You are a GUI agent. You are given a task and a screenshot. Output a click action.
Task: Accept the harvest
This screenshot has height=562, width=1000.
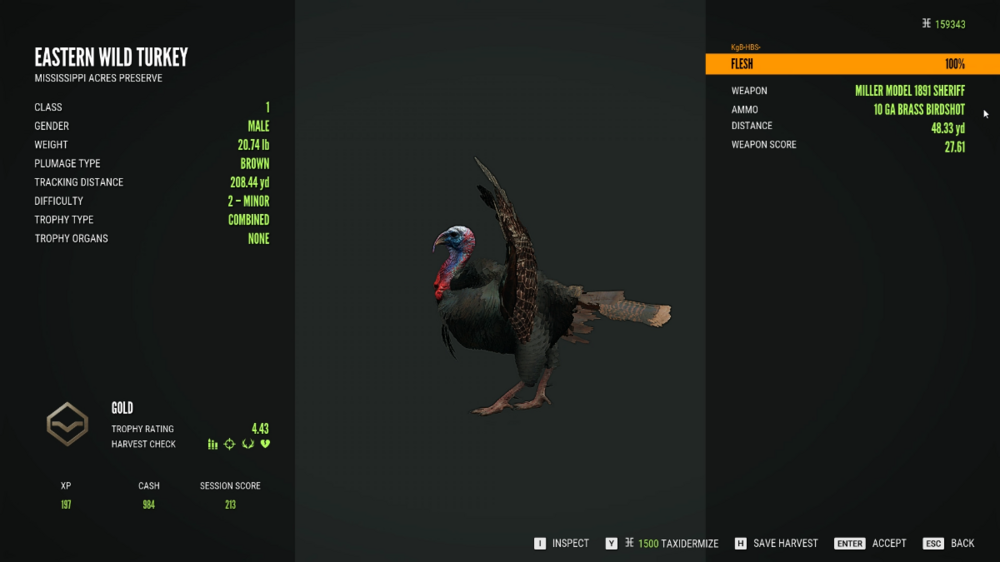[870, 543]
